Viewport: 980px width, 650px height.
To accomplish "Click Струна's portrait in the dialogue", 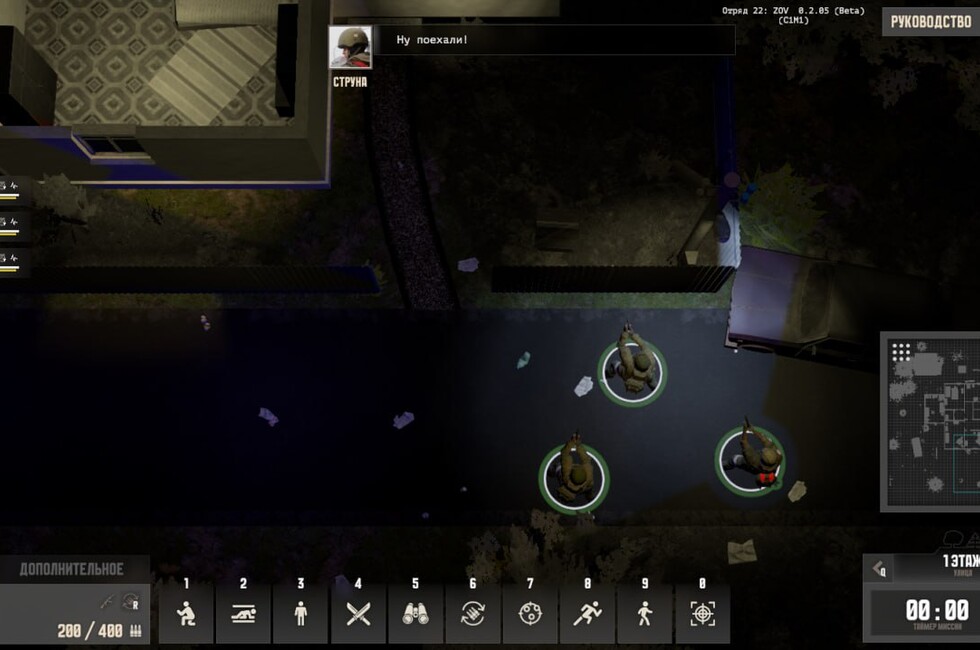I will click(350, 47).
